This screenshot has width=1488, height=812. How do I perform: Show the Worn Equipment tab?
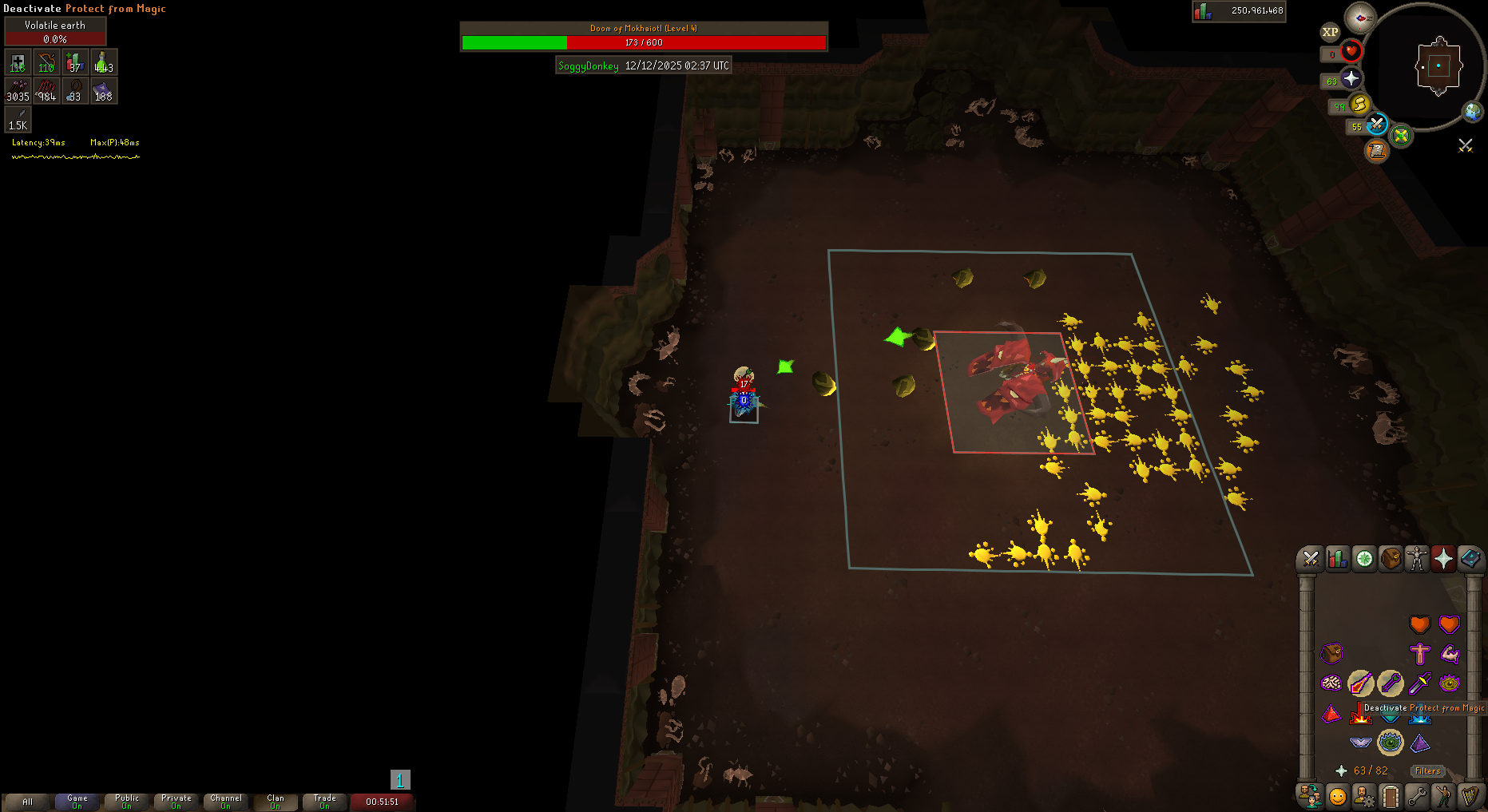[1417, 559]
